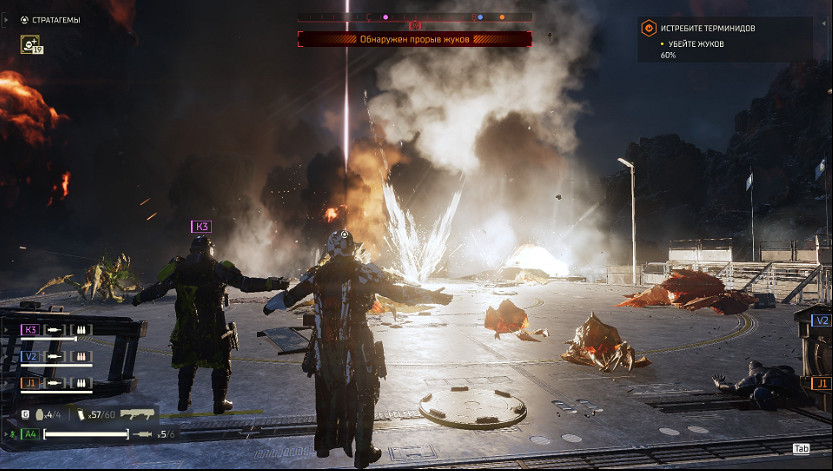Click the top-center compass strip
The height and width of the screenshot is (471, 833).
pyautogui.click(x=414, y=17)
